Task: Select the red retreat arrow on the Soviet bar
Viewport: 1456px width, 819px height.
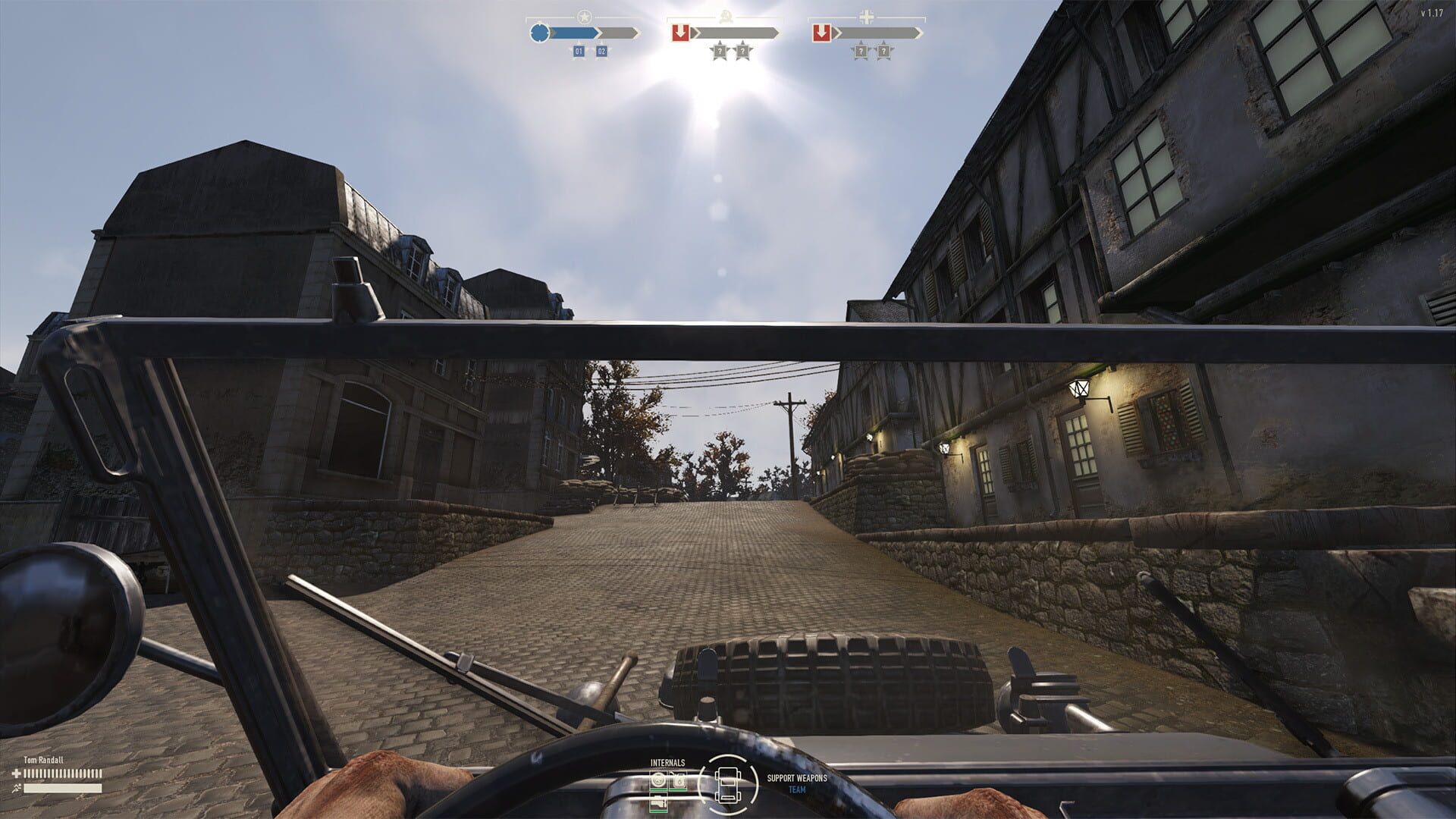Action: pos(681,32)
